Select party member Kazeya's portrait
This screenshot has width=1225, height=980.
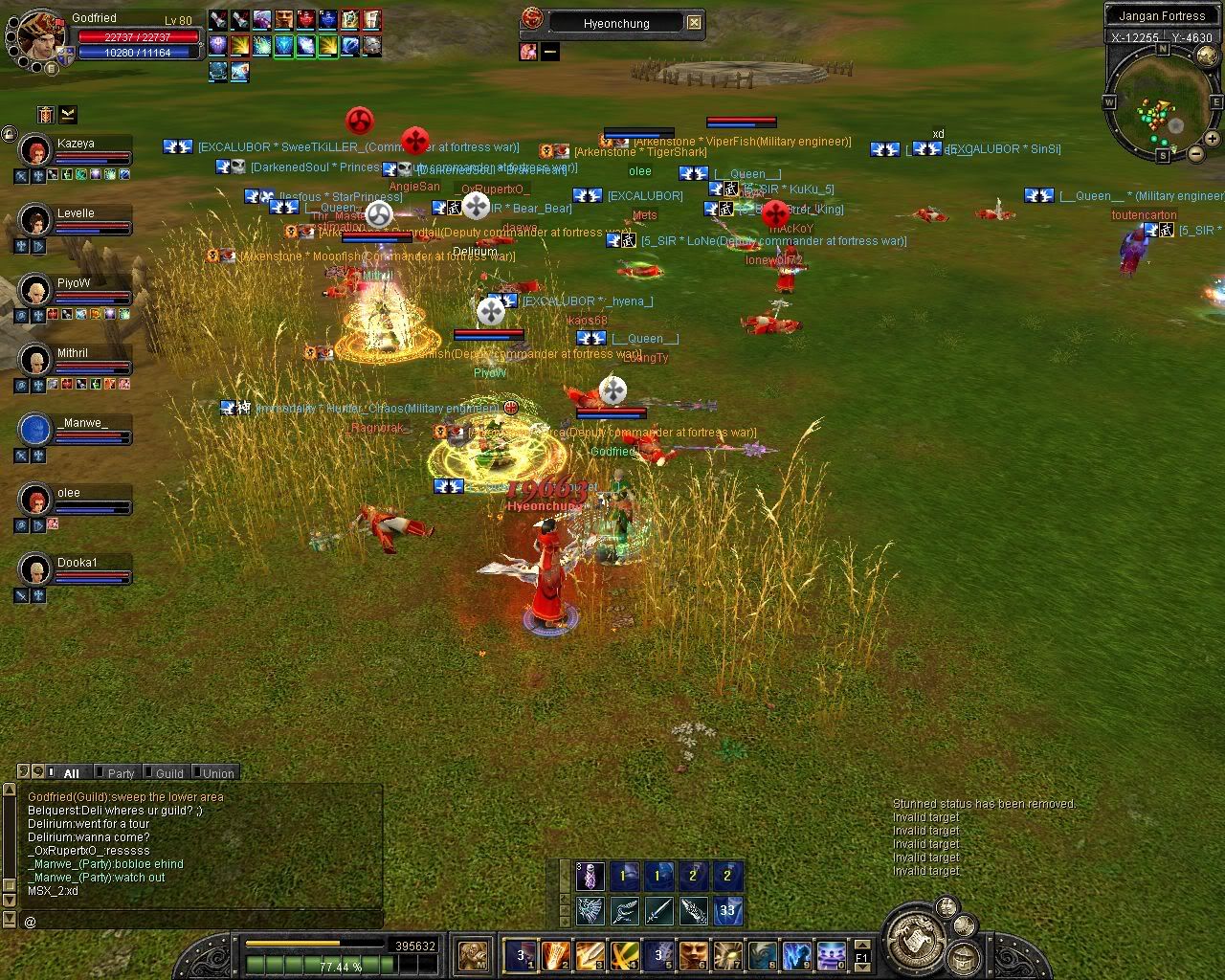pos(36,150)
